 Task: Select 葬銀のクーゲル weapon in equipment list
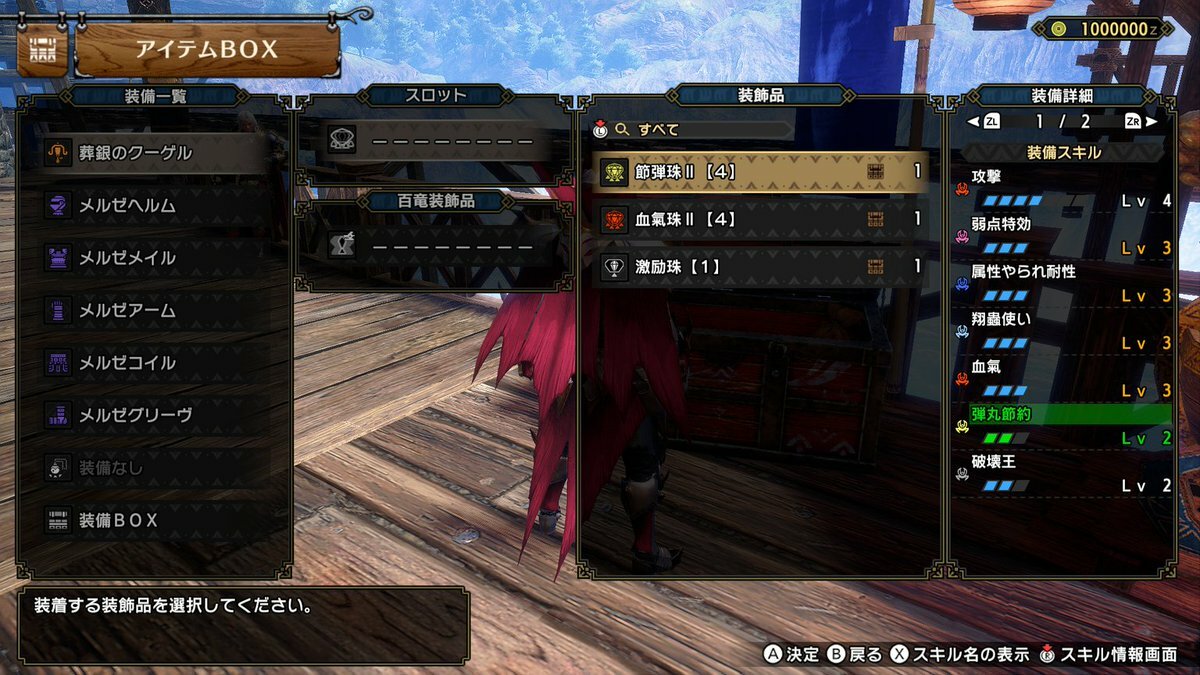click(x=155, y=153)
